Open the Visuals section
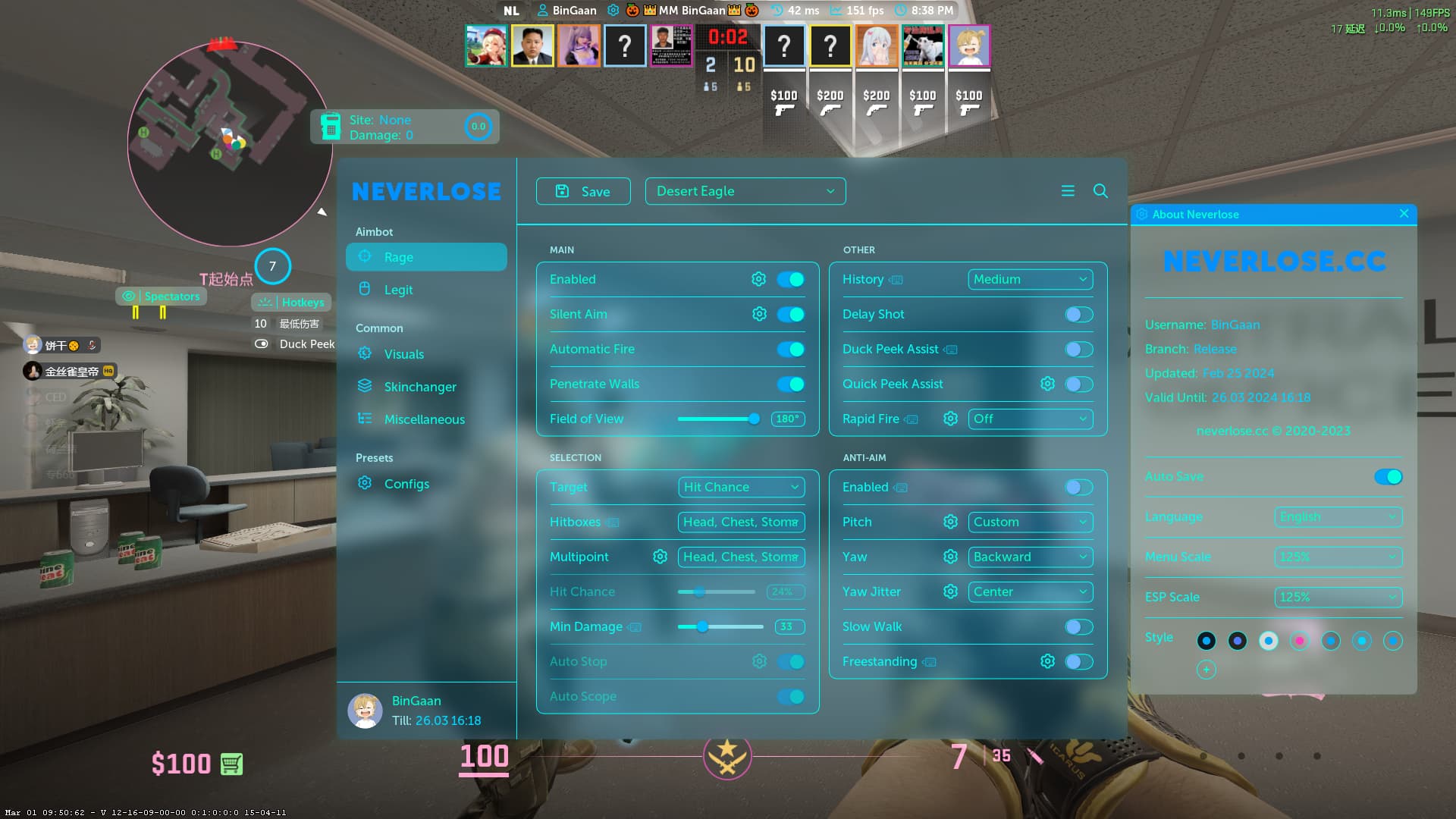This screenshot has height=819, width=1456. tap(403, 354)
